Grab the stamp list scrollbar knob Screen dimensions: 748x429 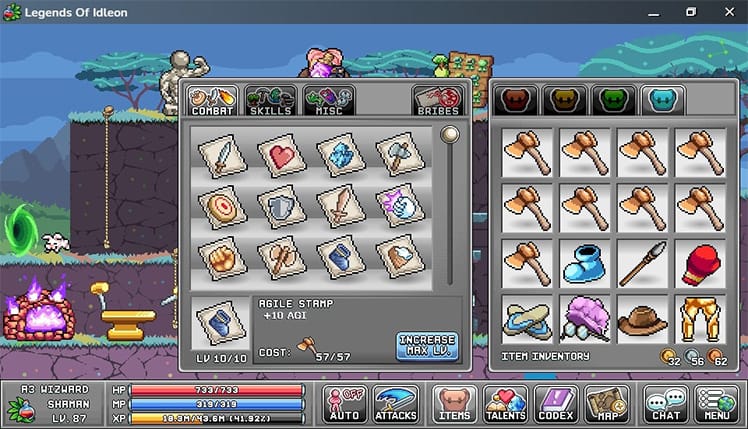[x=450, y=134]
